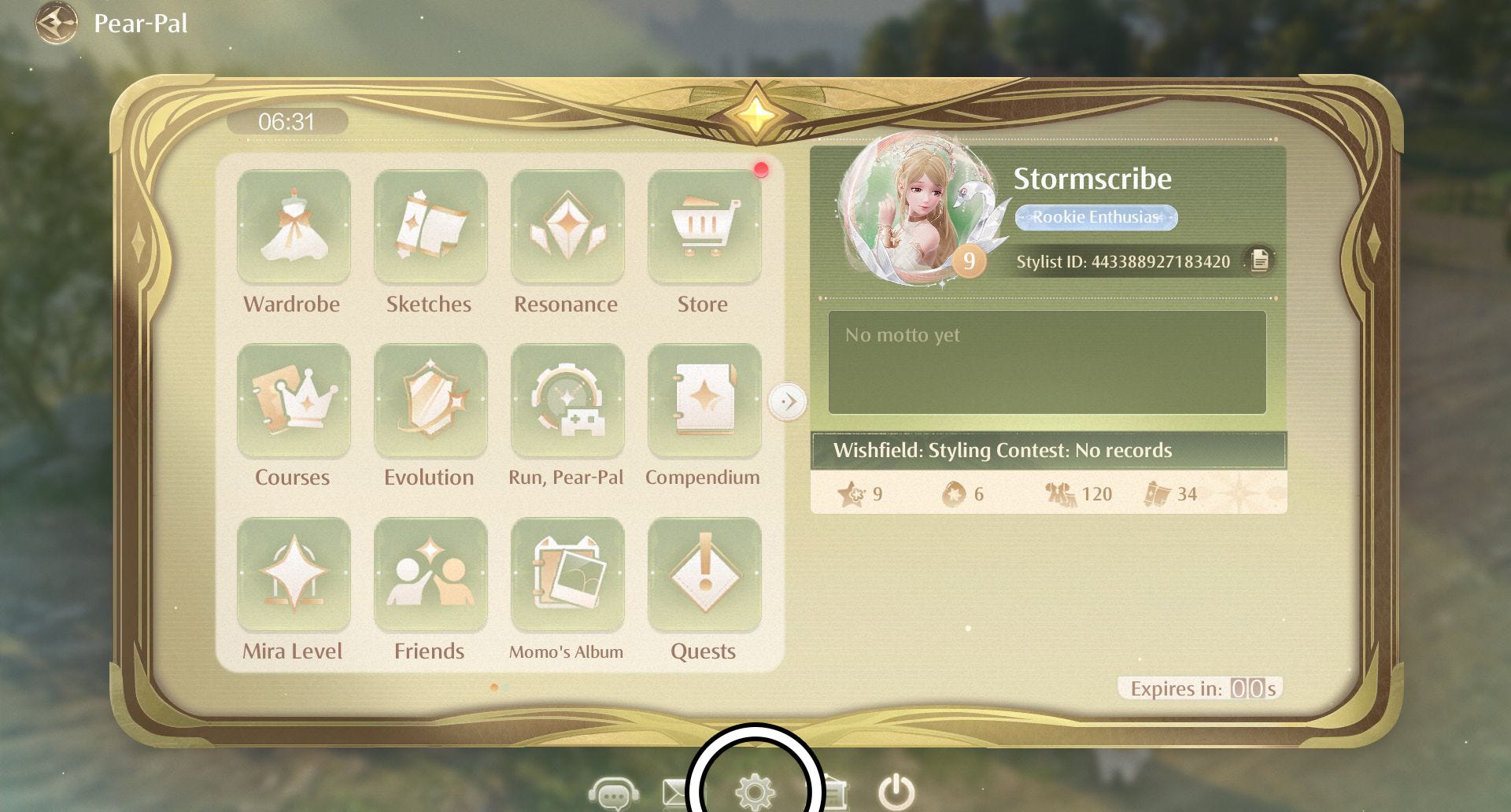The width and height of the screenshot is (1511, 812).
Task: Select the Resonance icon
Action: (567, 227)
